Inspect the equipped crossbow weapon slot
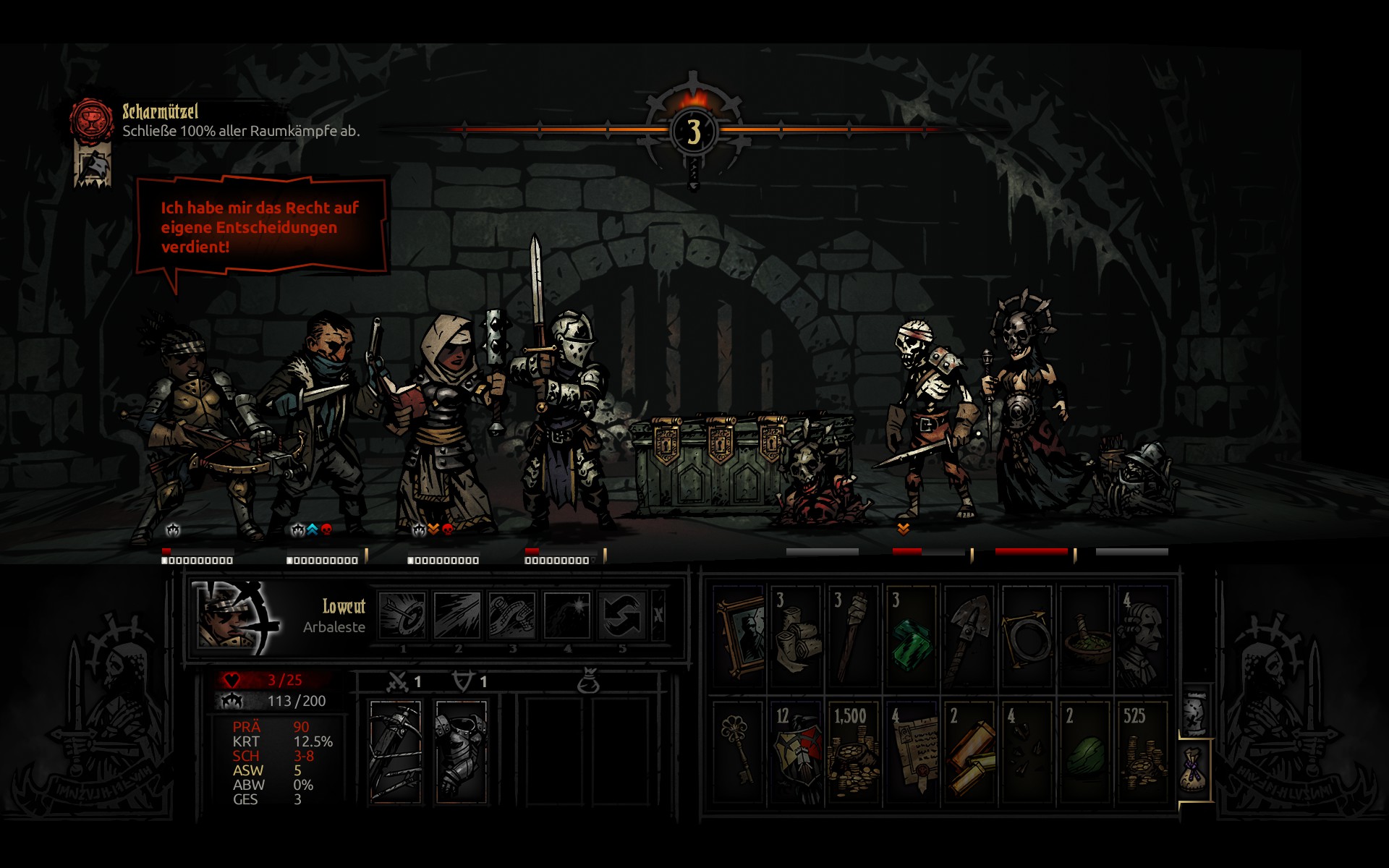 tap(395, 751)
